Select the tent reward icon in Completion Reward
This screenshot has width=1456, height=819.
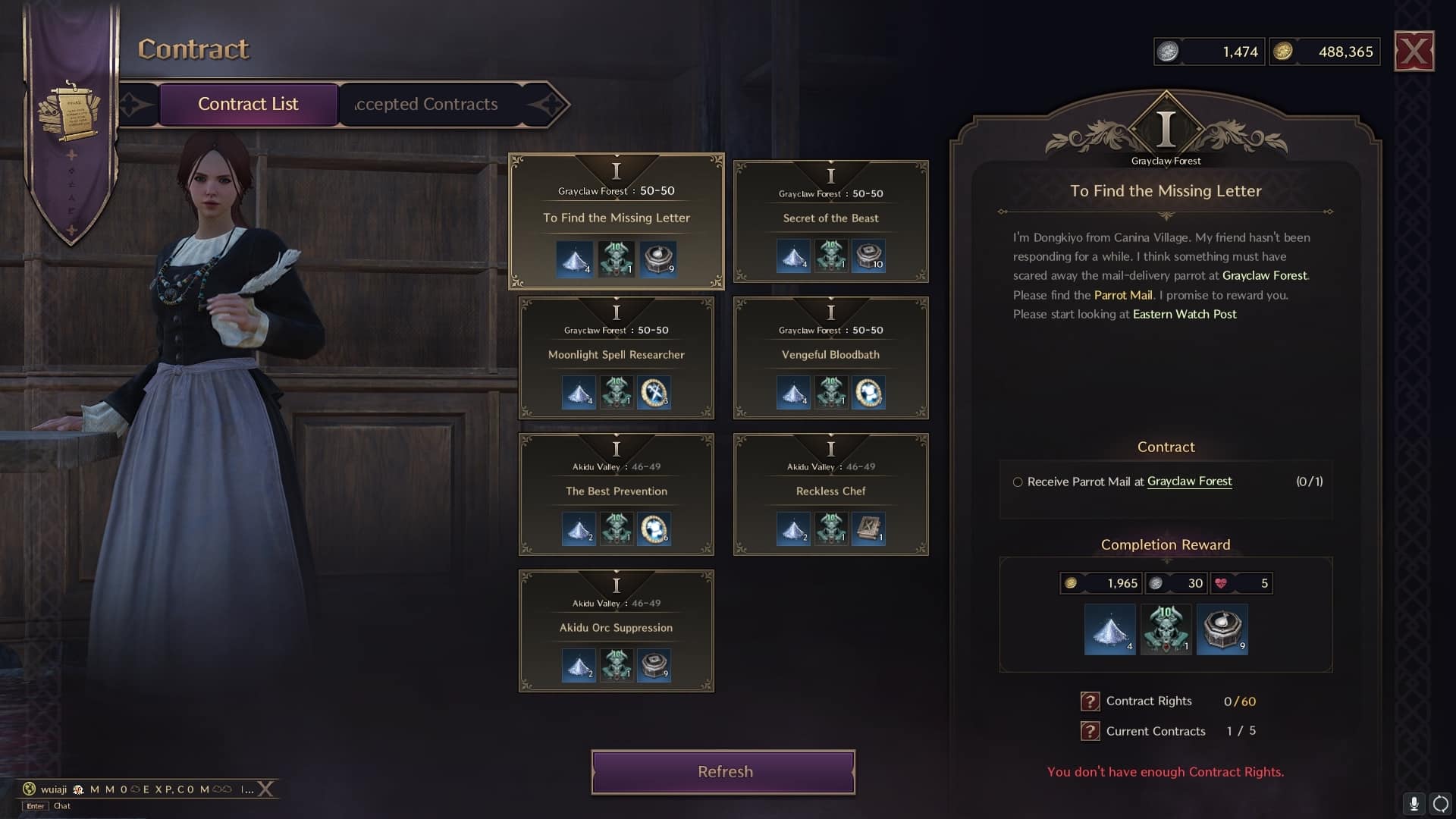[x=1109, y=629]
